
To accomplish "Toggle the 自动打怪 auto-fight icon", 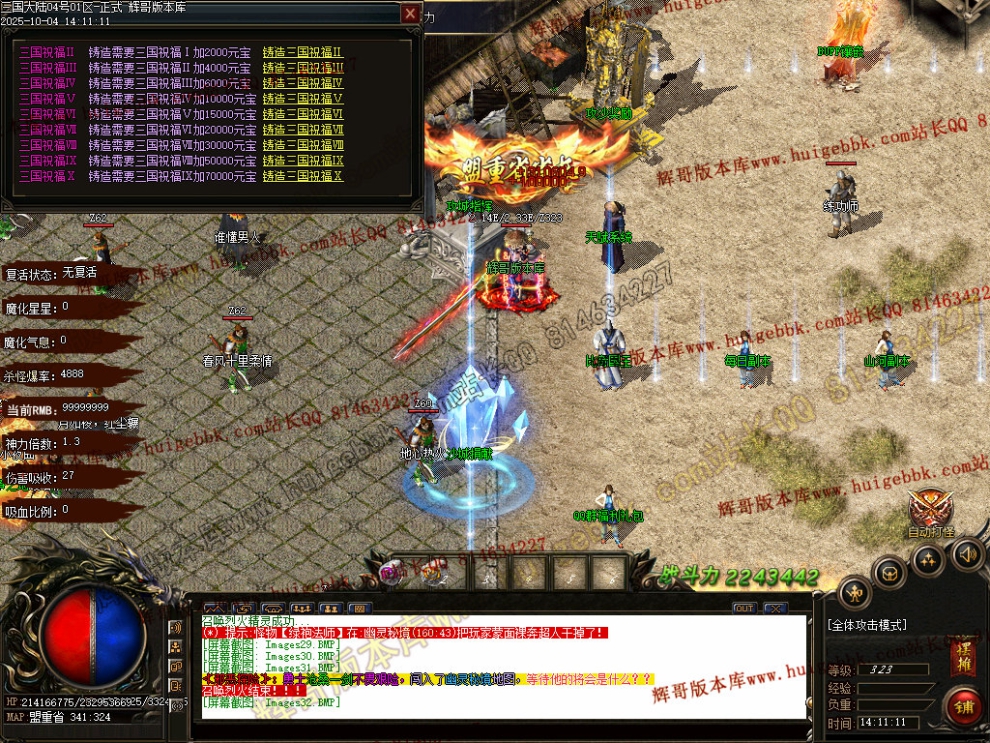I will (931, 511).
